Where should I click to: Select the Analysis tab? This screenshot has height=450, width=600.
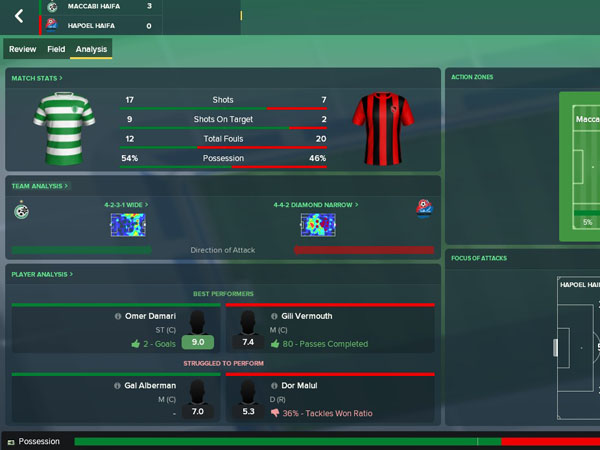click(x=91, y=48)
